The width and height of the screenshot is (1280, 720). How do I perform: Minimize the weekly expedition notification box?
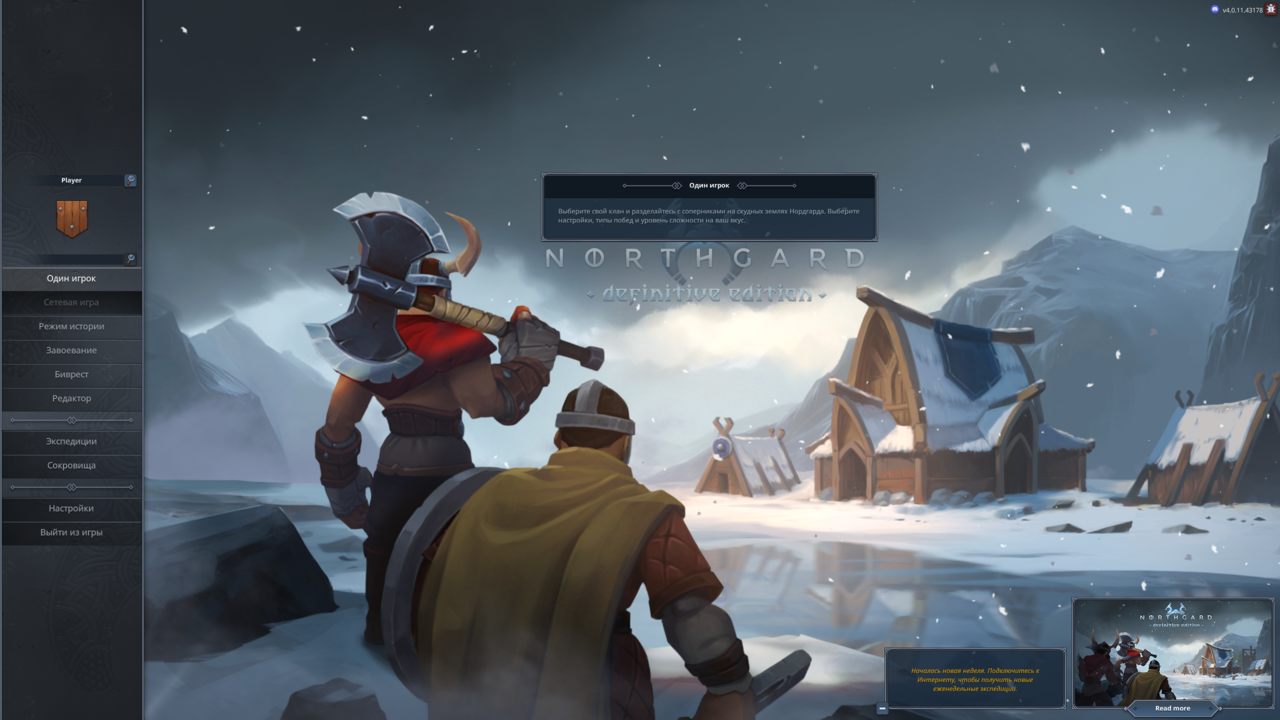(x=882, y=708)
